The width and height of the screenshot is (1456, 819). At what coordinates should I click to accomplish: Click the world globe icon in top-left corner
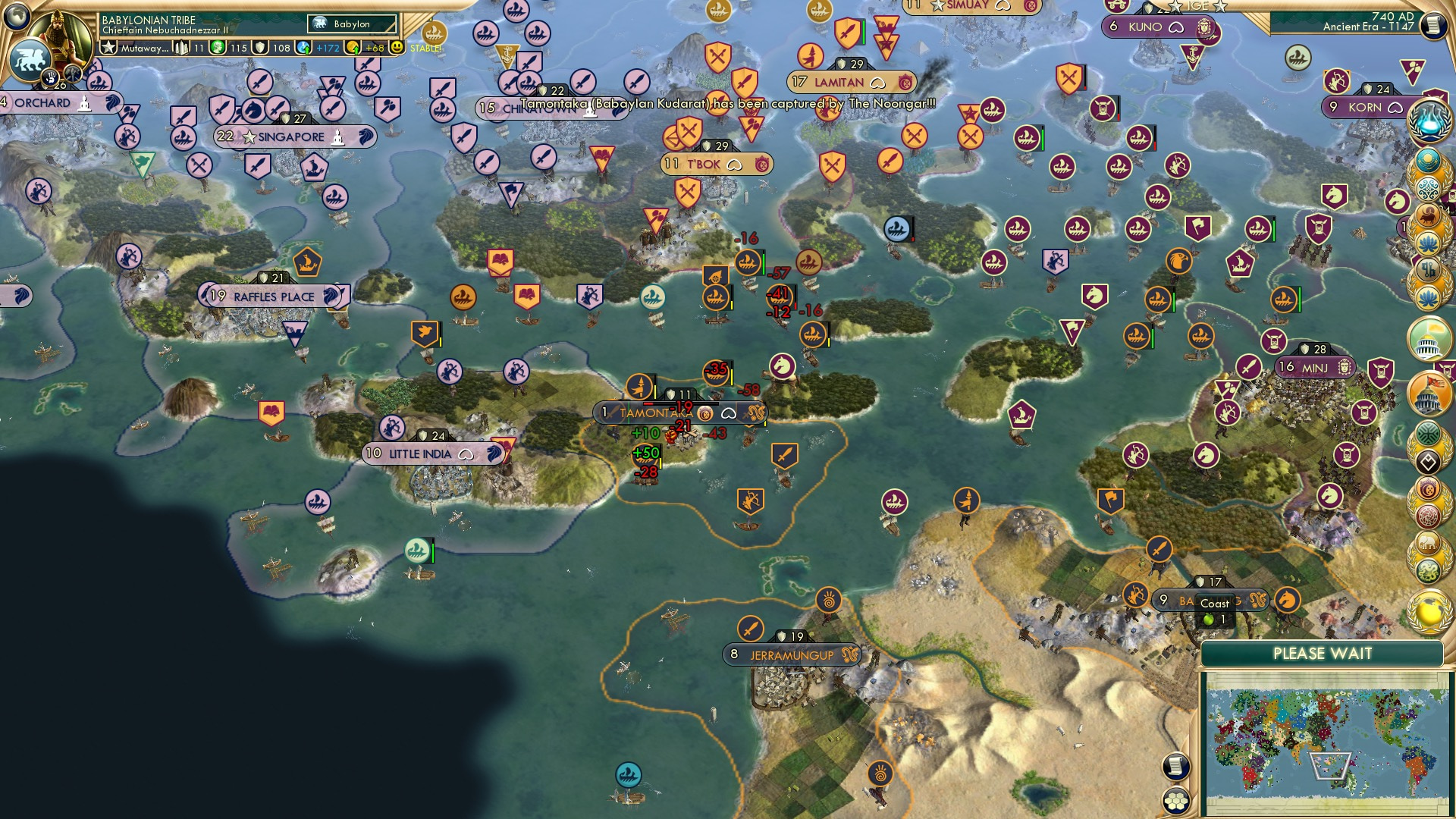15,15
